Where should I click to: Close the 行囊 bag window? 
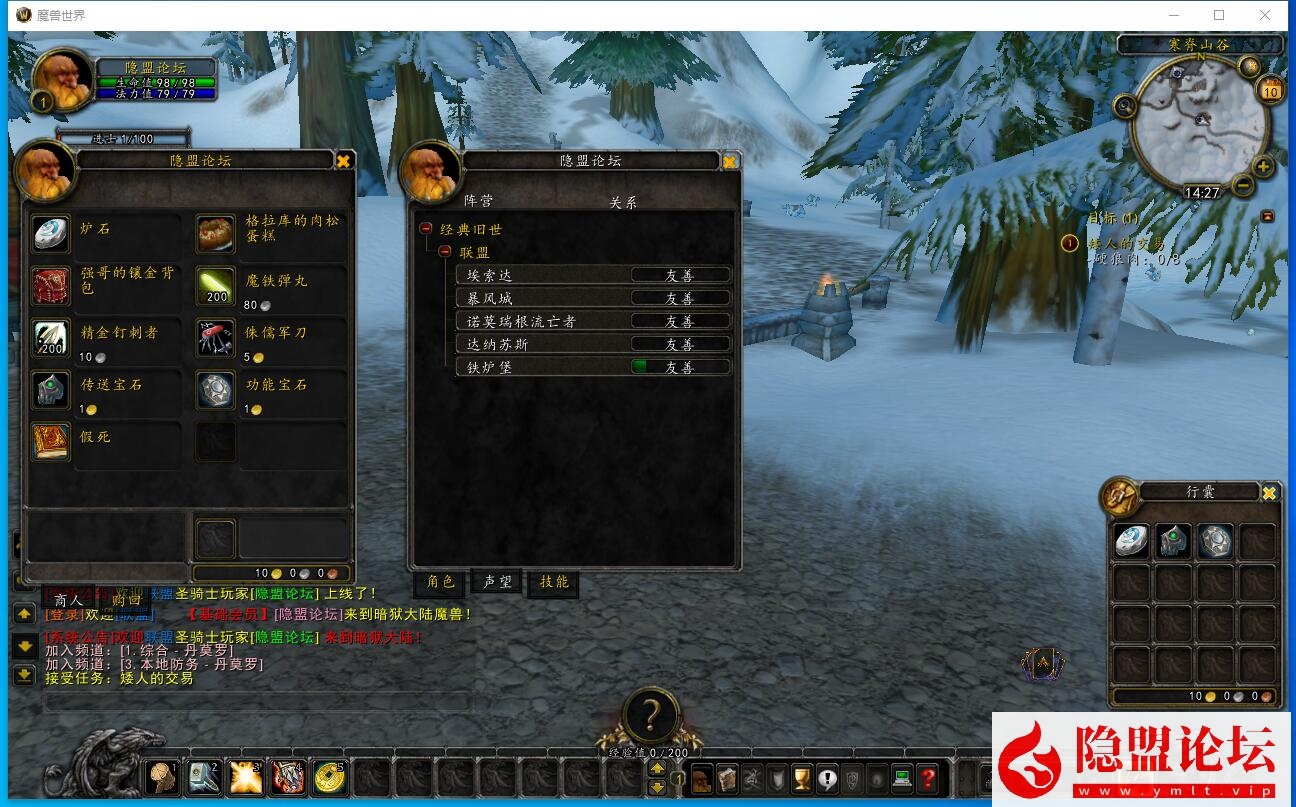pos(1269,493)
